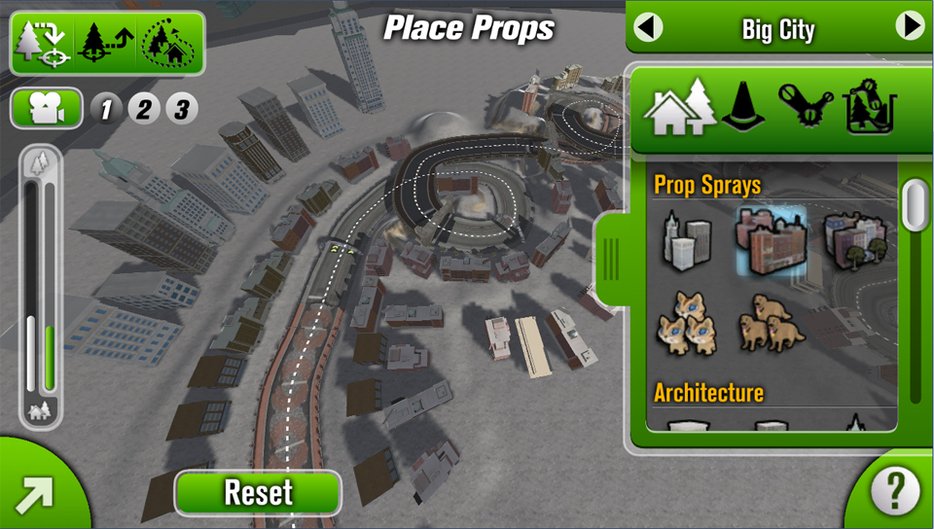934x529 pixels.
Task: Pick the buildings with trees prop spray
Action: [855, 240]
